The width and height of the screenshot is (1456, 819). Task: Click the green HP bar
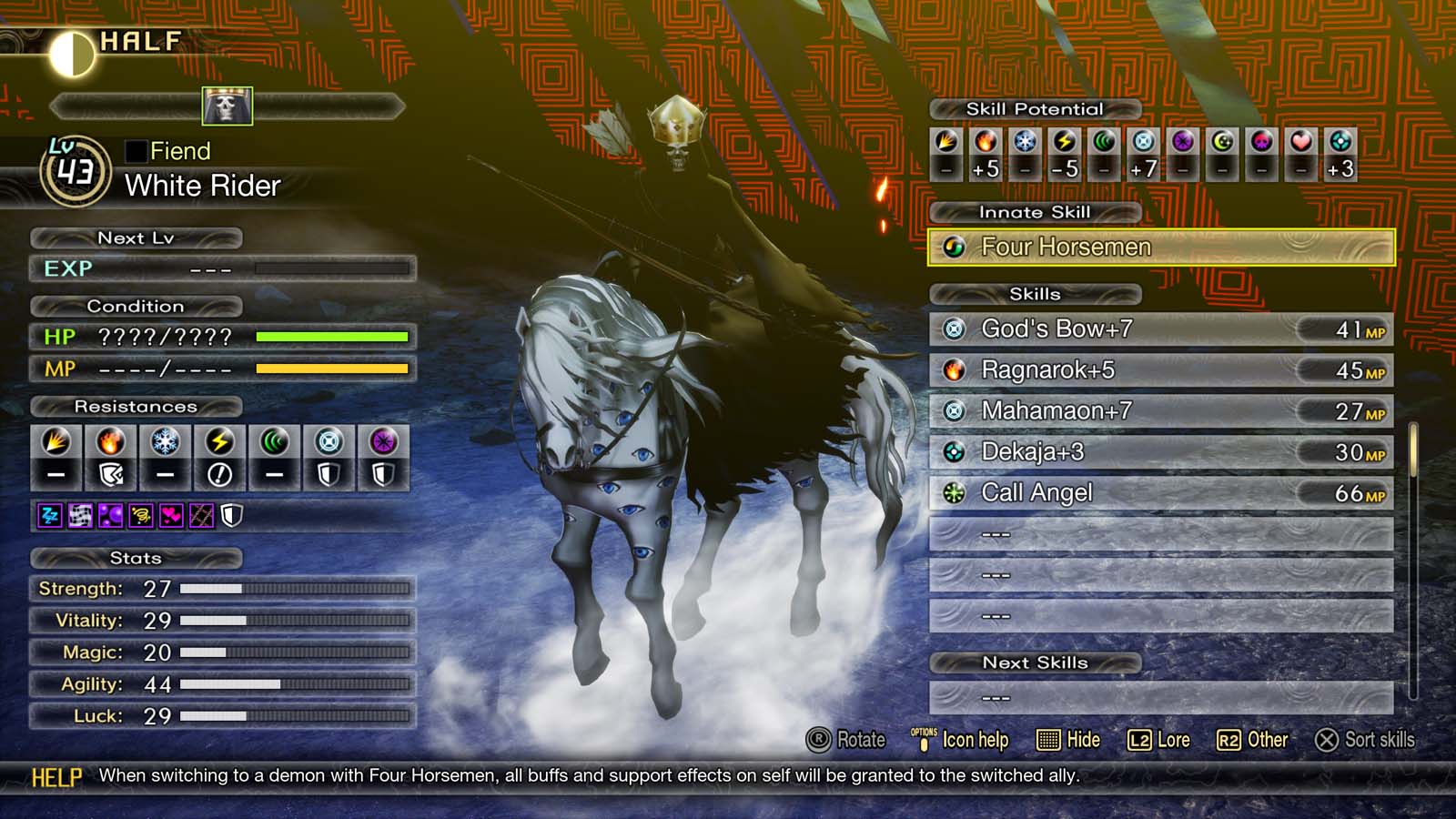[x=332, y=336]
